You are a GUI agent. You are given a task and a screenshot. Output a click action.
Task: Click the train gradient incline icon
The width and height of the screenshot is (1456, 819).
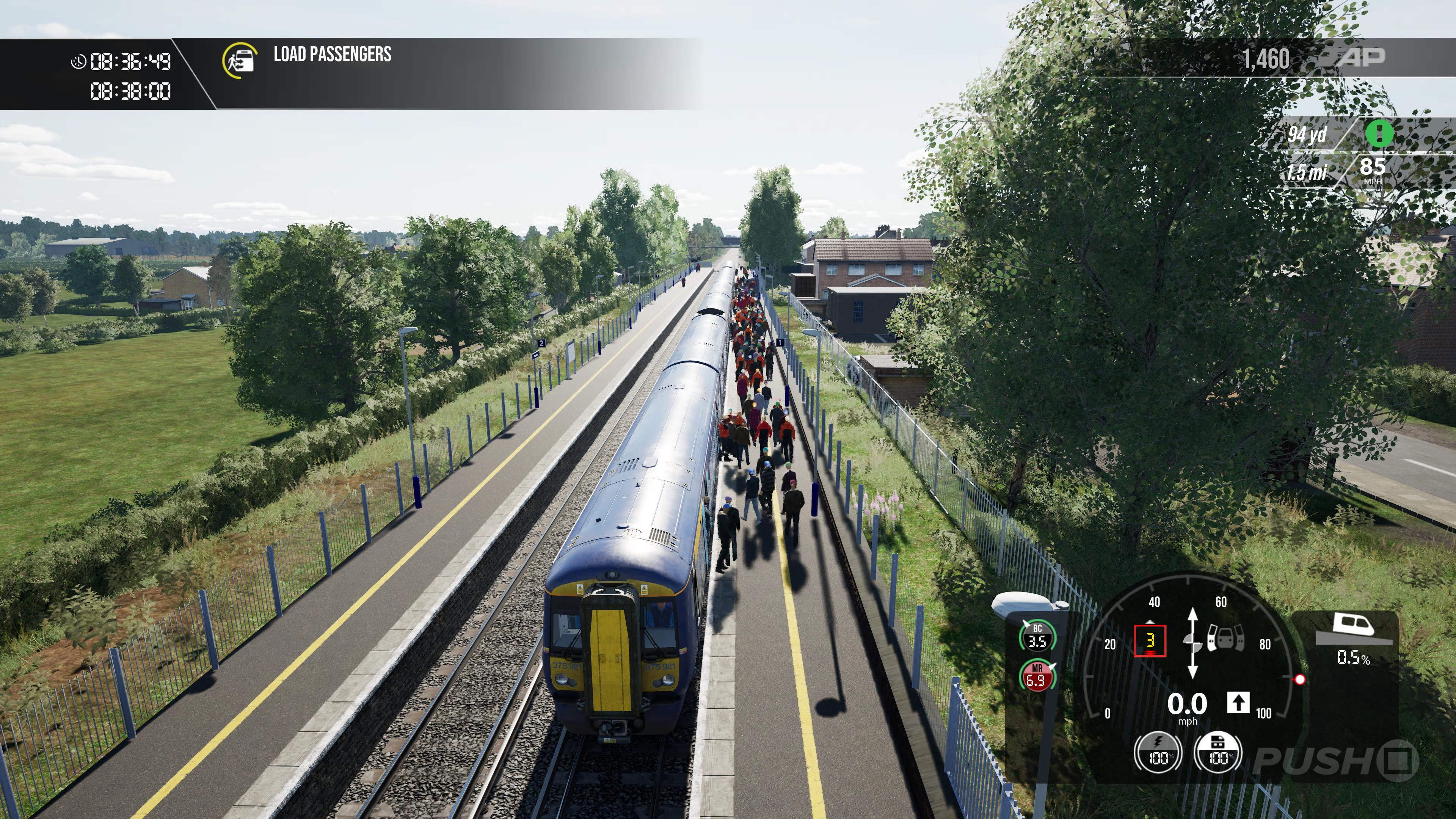(x=1353, y=631)
